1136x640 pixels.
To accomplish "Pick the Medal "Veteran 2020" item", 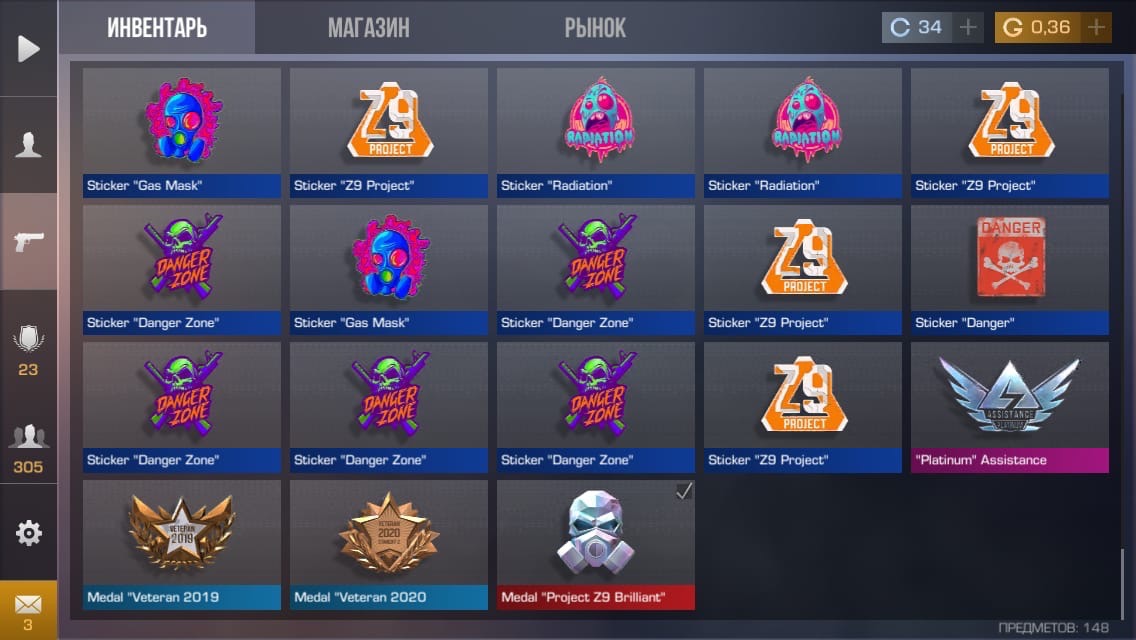I will click(388, 542).
